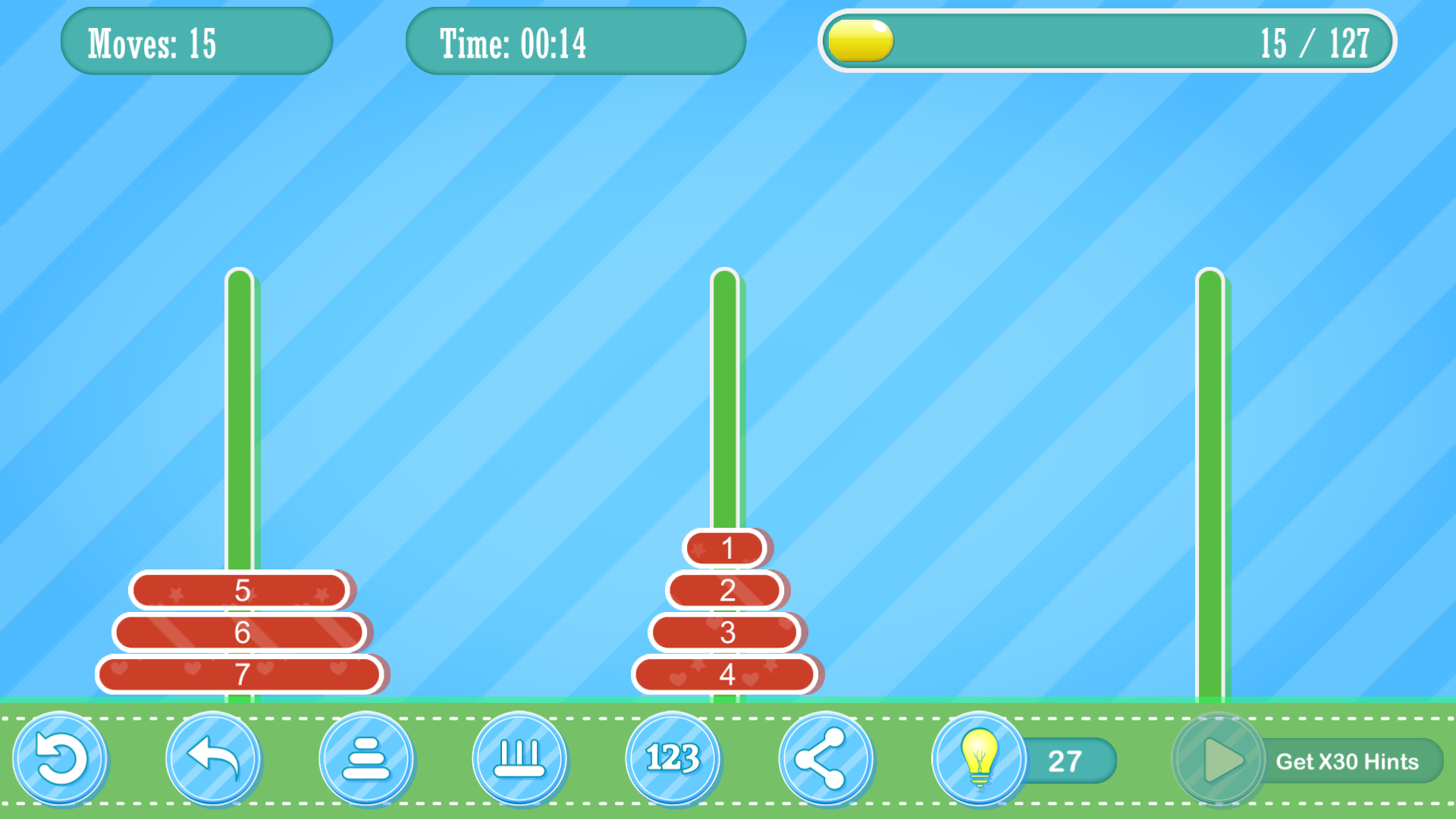
Task: Select disk 1 on the middle peg
Action: click(x=726, y=548)
